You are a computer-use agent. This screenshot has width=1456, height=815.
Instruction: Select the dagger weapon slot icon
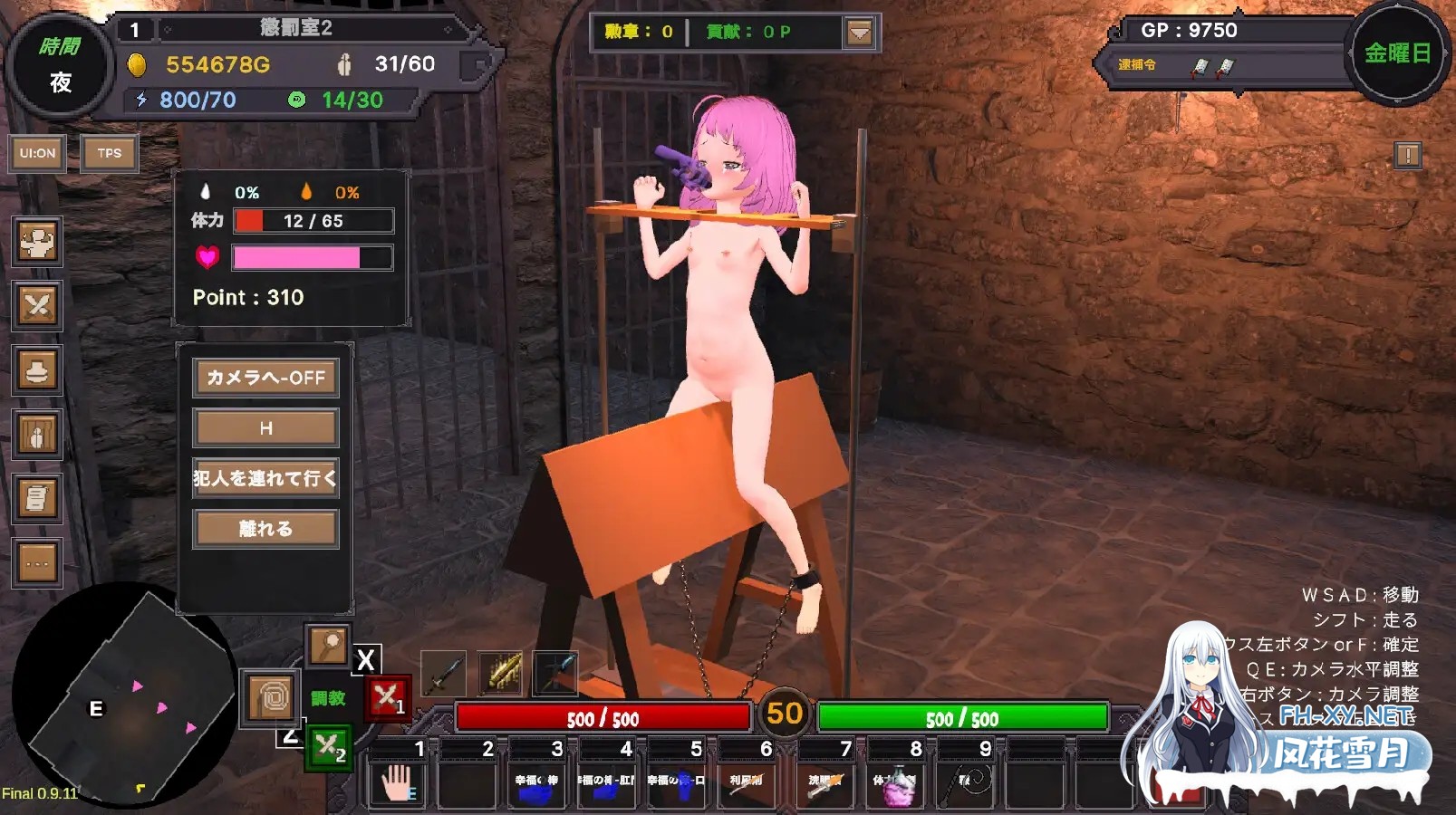(443, 676)
